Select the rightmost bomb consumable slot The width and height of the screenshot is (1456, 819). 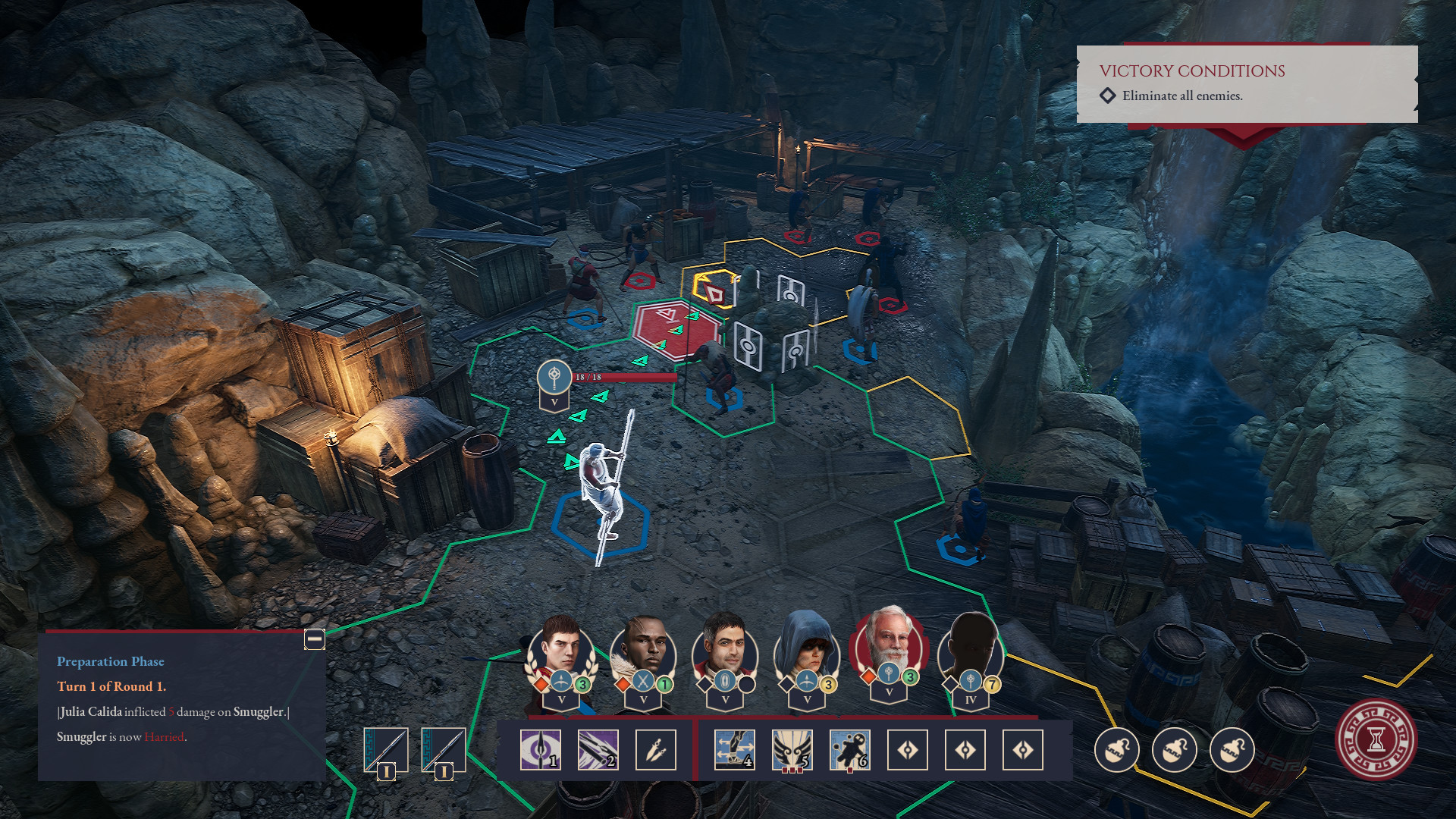tap(1232, 750)
